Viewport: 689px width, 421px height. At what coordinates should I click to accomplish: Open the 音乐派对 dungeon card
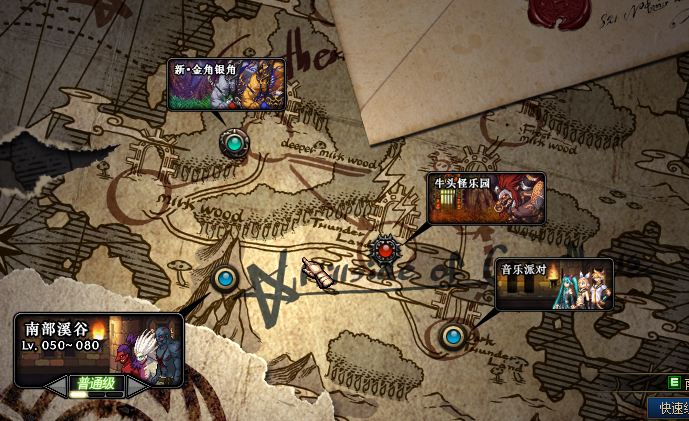(554, 285)
